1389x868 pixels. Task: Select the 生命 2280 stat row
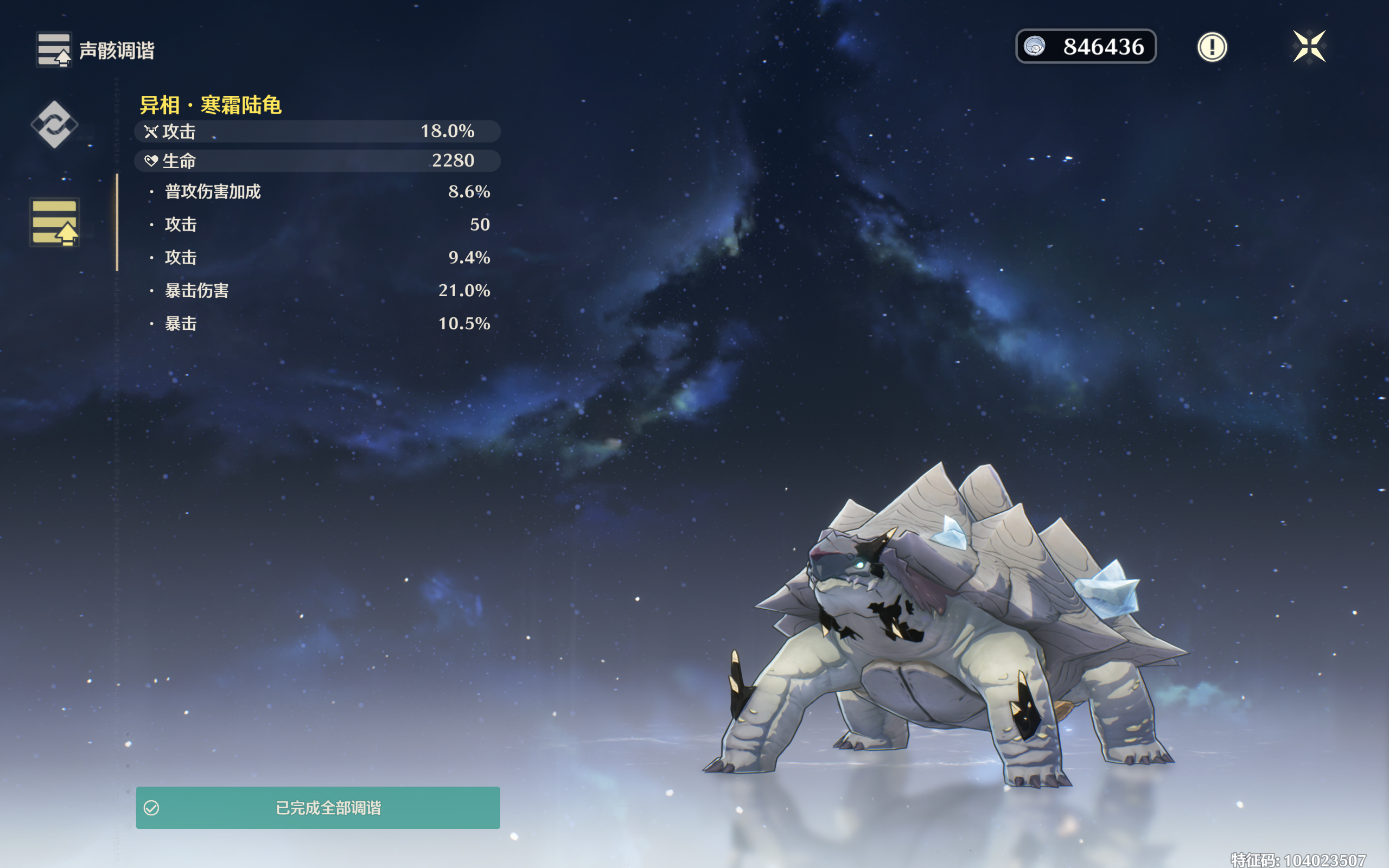click(317, 161)
